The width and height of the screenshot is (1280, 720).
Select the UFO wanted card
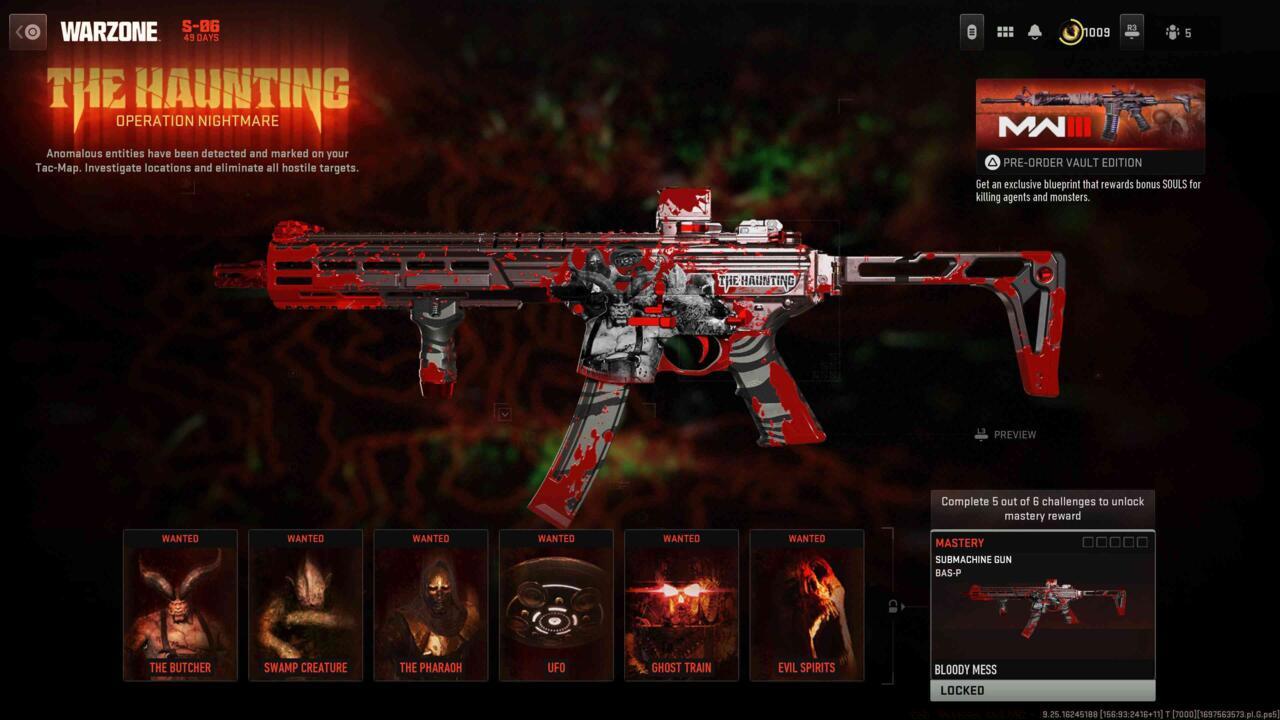[556, 605]
